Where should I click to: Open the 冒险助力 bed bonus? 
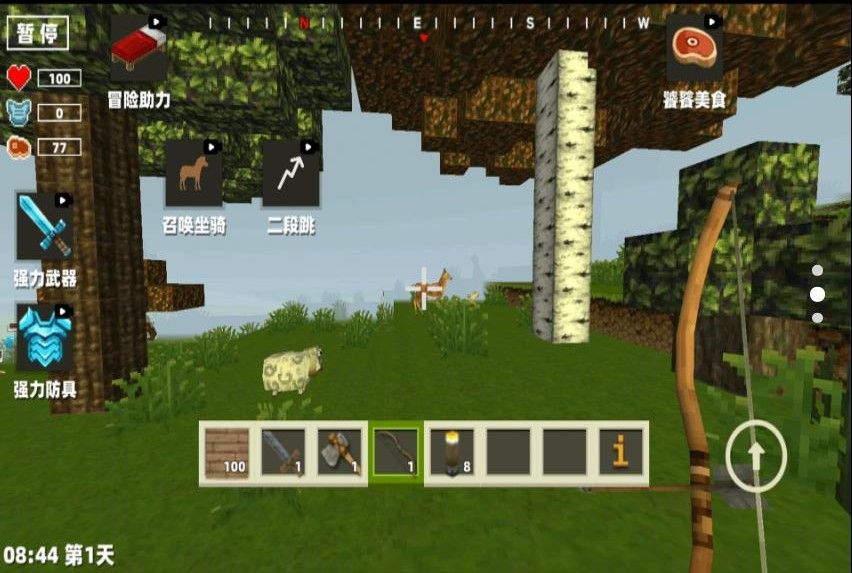click(139, 48)
